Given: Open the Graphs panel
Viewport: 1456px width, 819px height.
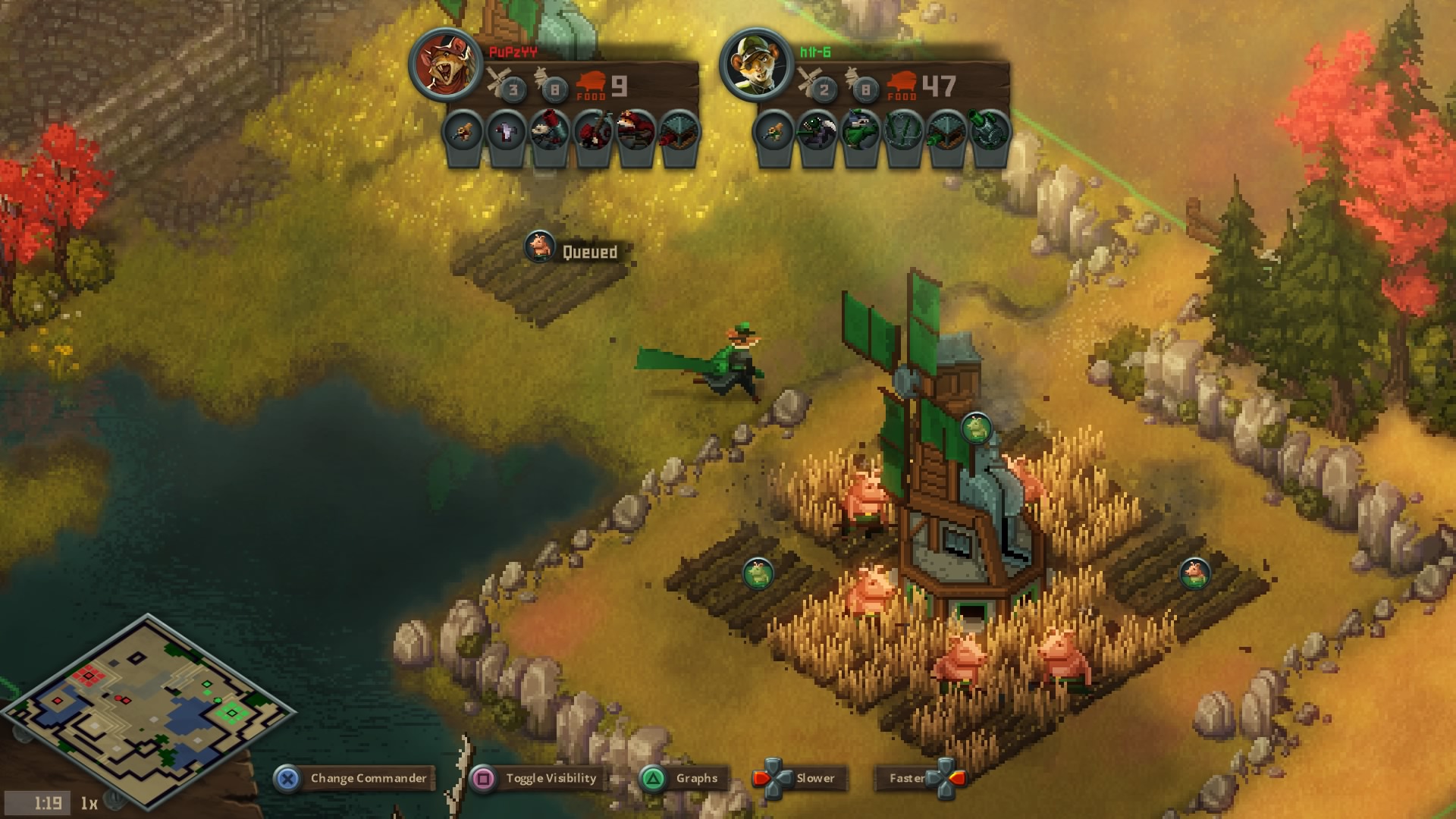Looking at the screenshot, I should click(696, 778).
